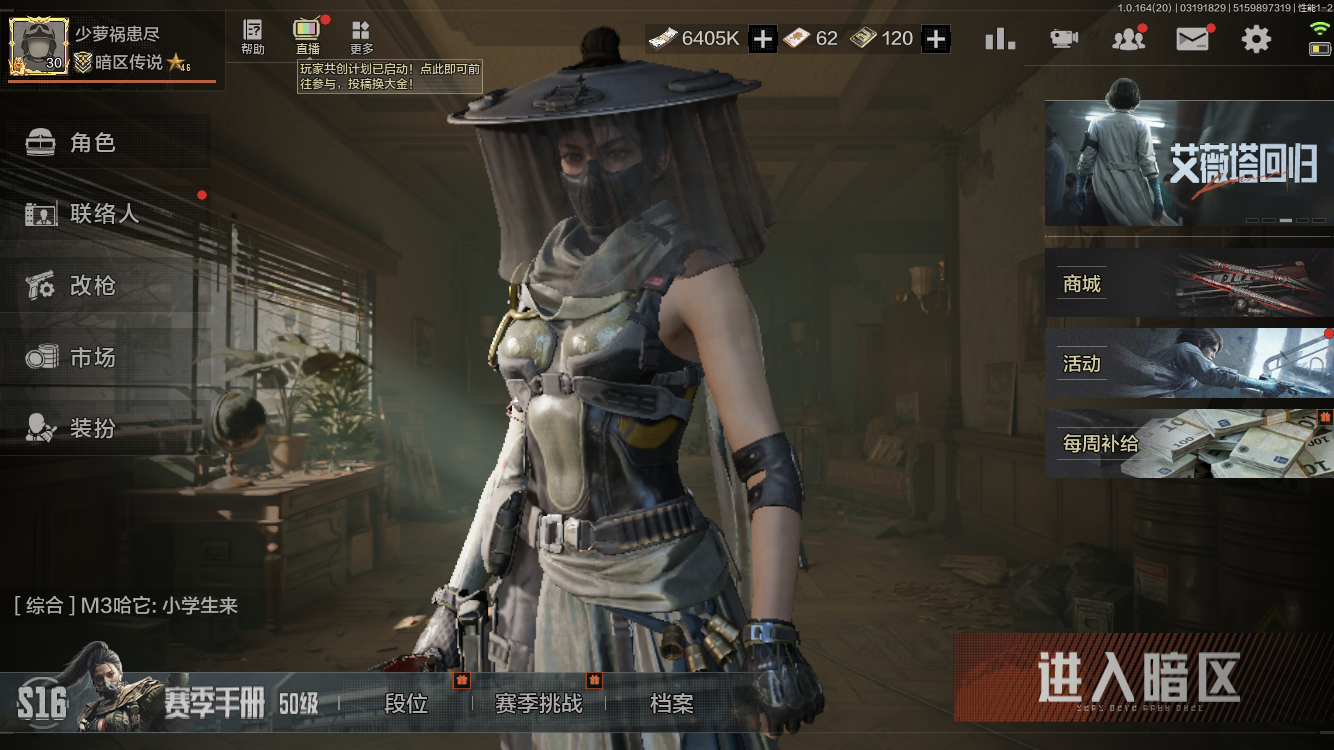Viewport: 1334px width, 750px height.
Task: Switch to the 段位 rank tab
Action: point(406,704)
